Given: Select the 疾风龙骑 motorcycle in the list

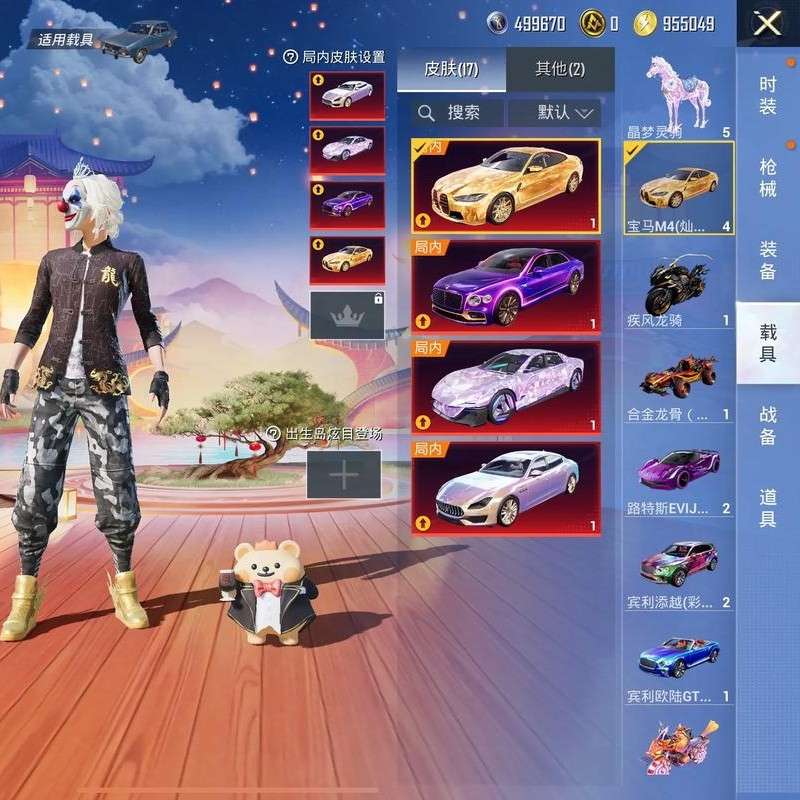Looking at the screenshot, I should click(679, 290).
